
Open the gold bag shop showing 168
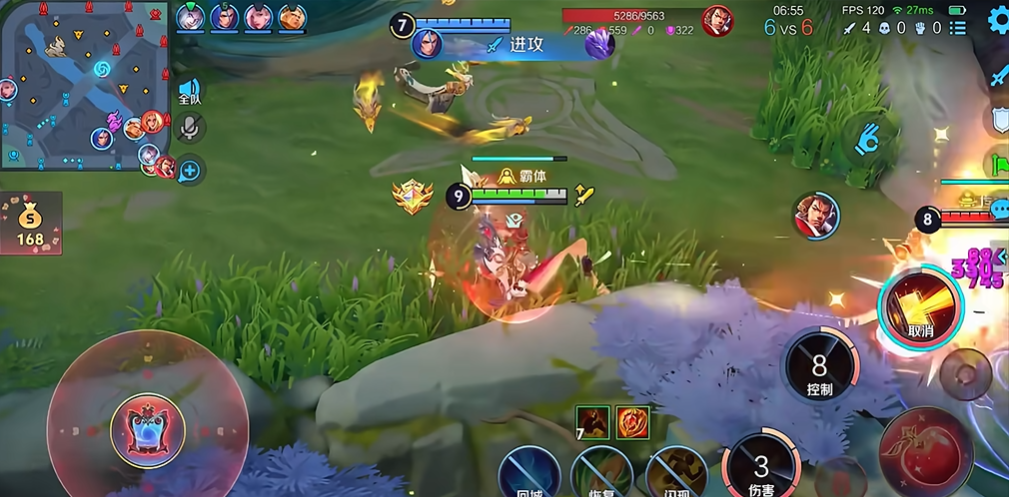tap(31, 222)
